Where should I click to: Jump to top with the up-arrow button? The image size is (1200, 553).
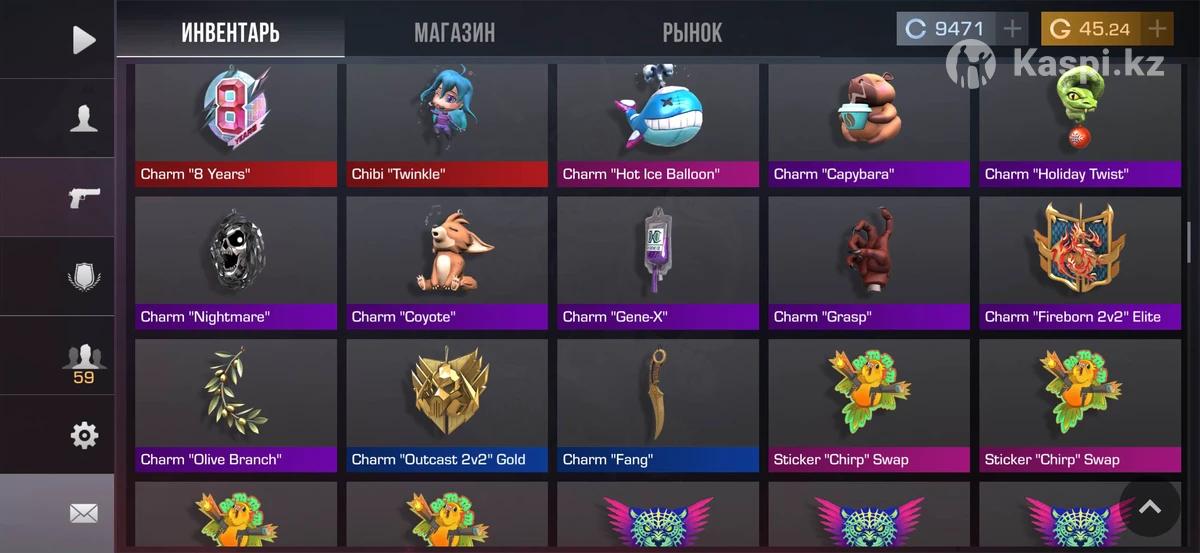tap(1149, 508)
